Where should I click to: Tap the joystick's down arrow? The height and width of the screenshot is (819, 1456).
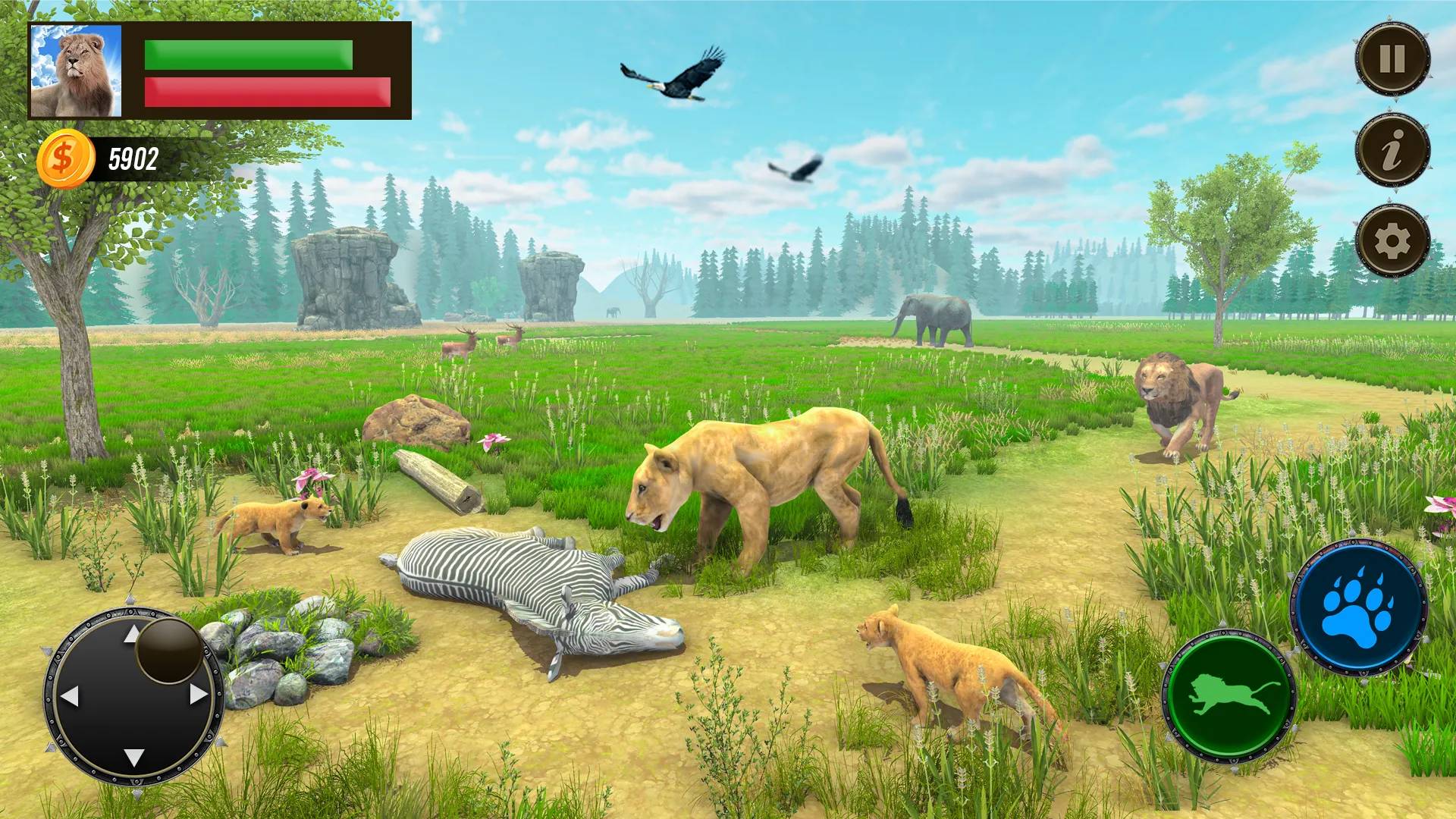tap(134, 757)
